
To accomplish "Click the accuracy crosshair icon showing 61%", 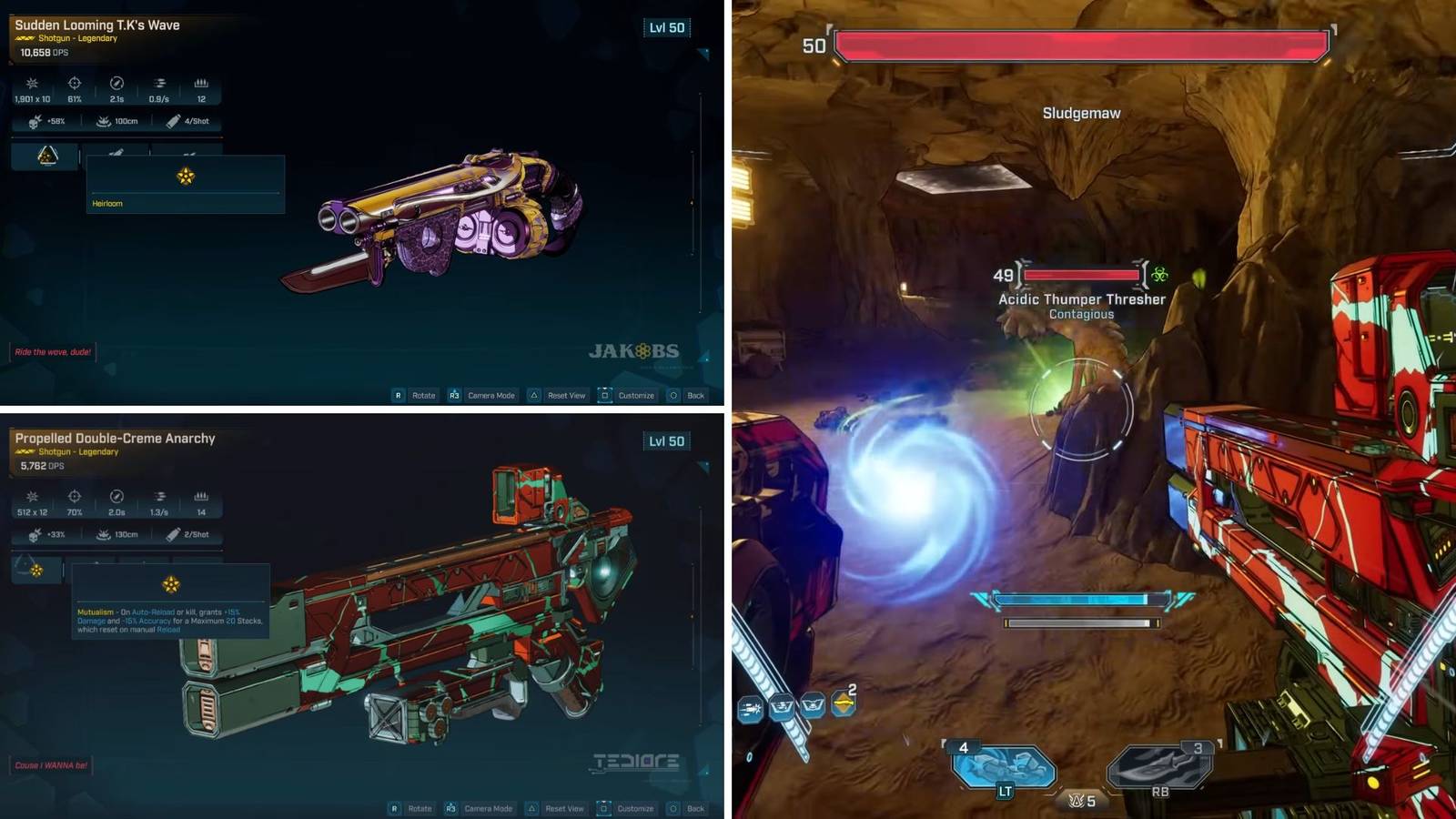I will 75,84.
